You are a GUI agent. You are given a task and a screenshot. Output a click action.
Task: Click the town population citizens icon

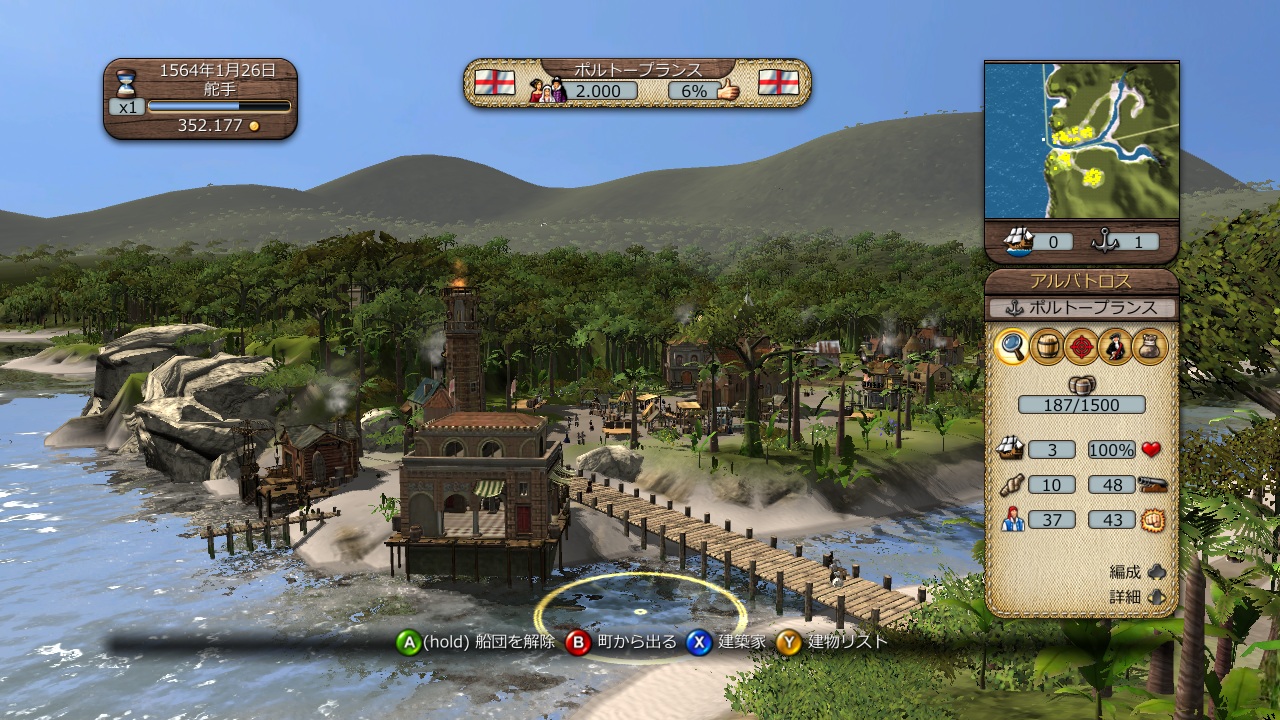coord(547,90)
